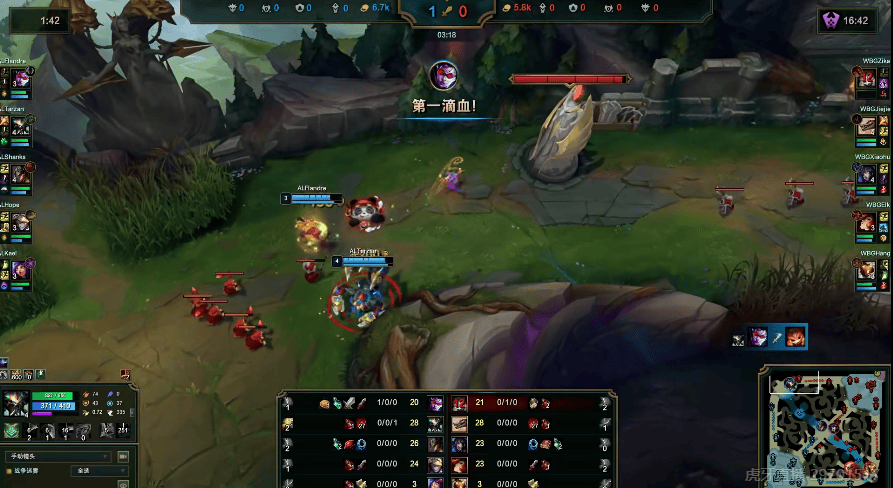893x488 pixels.
Task: Click the purple dragon timer icon showing 16:42
Action: click(x=831, y=20)
